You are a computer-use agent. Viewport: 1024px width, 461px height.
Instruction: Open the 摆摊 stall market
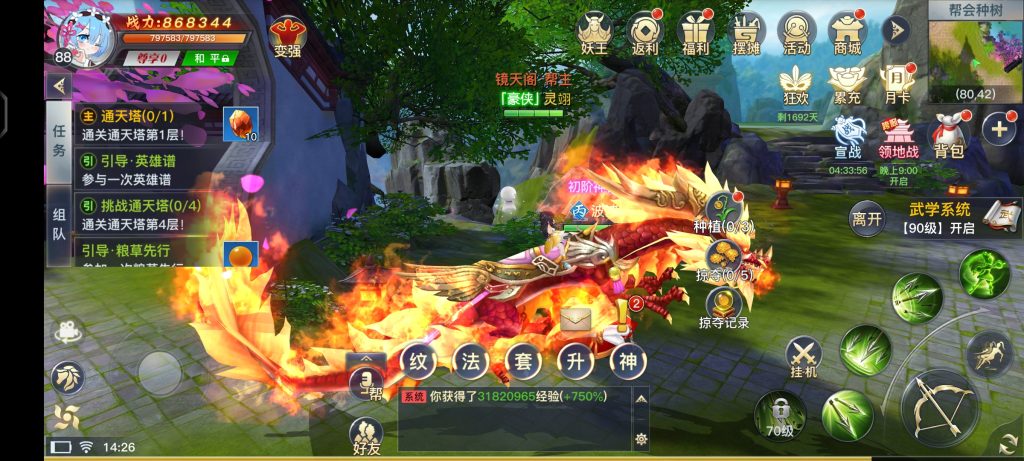745,32
